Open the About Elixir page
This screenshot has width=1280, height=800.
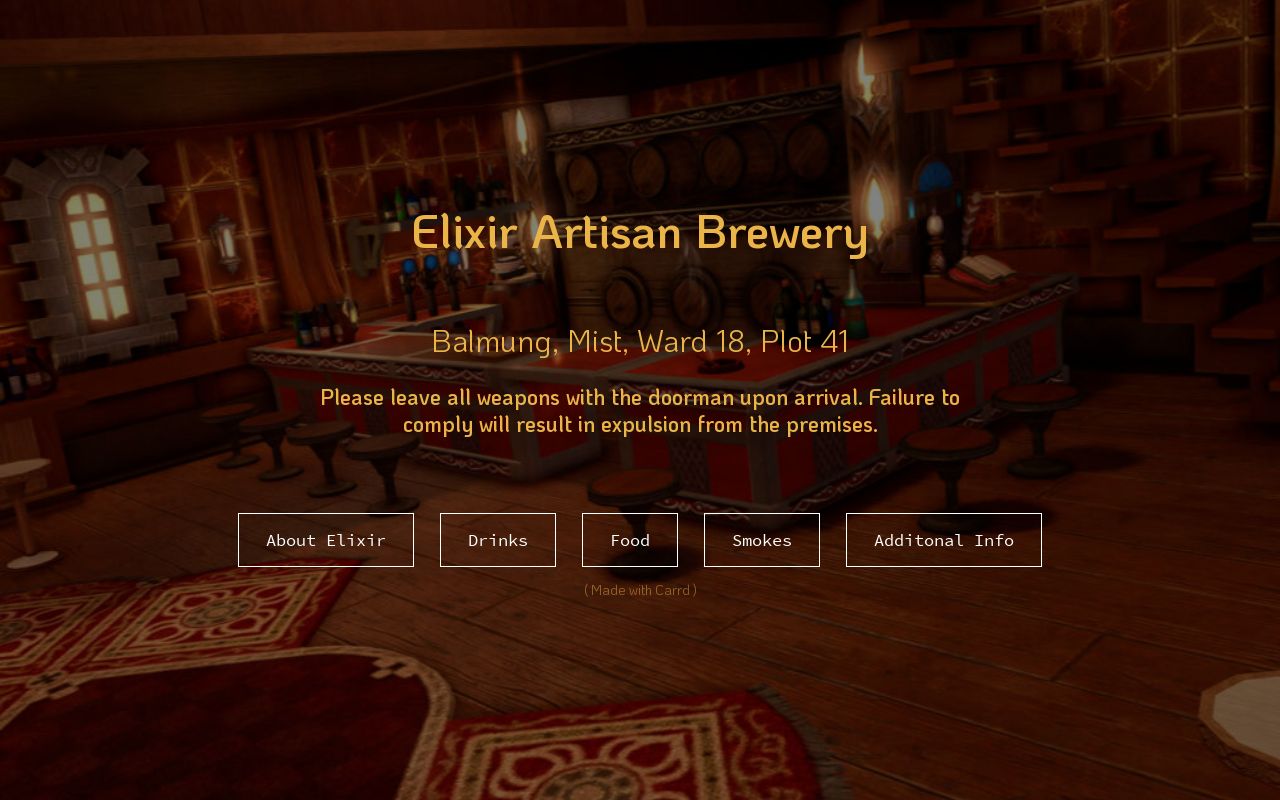click(x=326, y=540)
